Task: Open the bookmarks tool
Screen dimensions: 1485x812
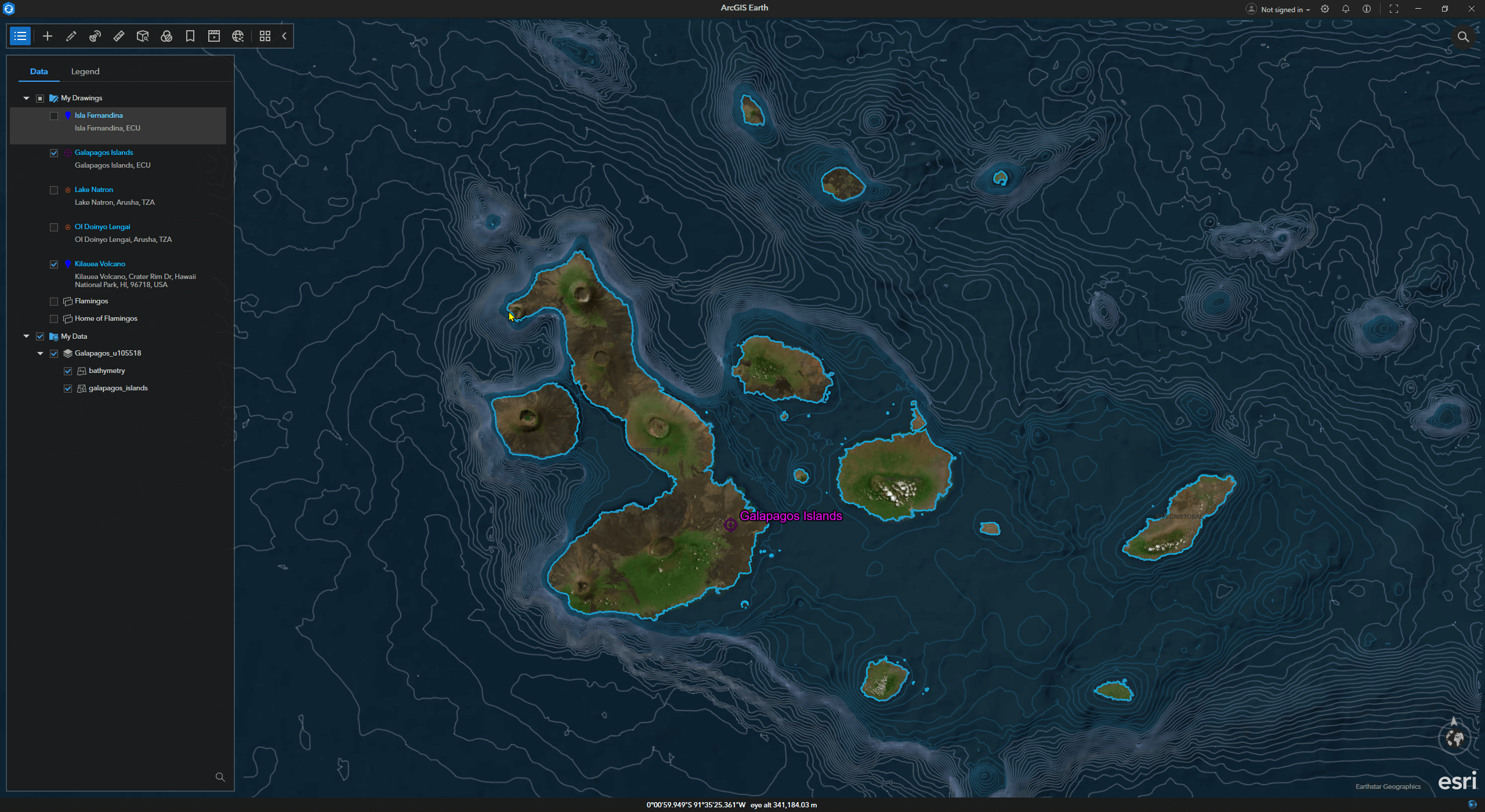Action: point(190,36)
